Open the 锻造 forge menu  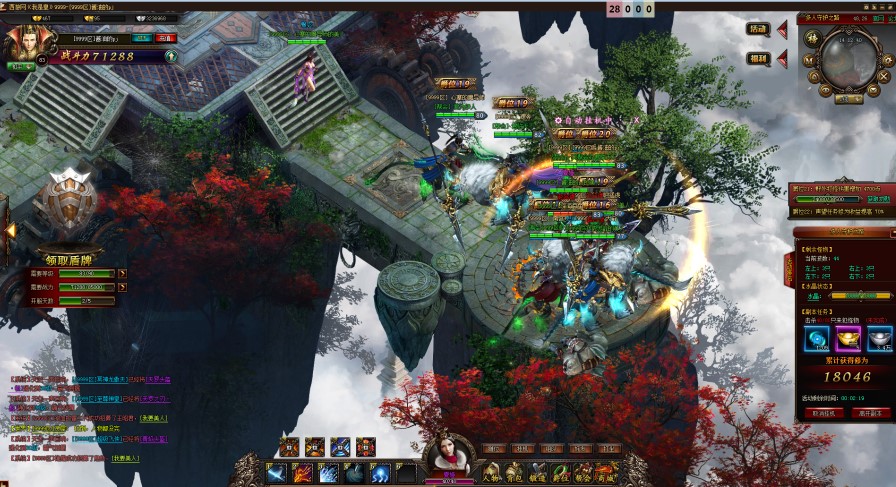pos(537,472)
